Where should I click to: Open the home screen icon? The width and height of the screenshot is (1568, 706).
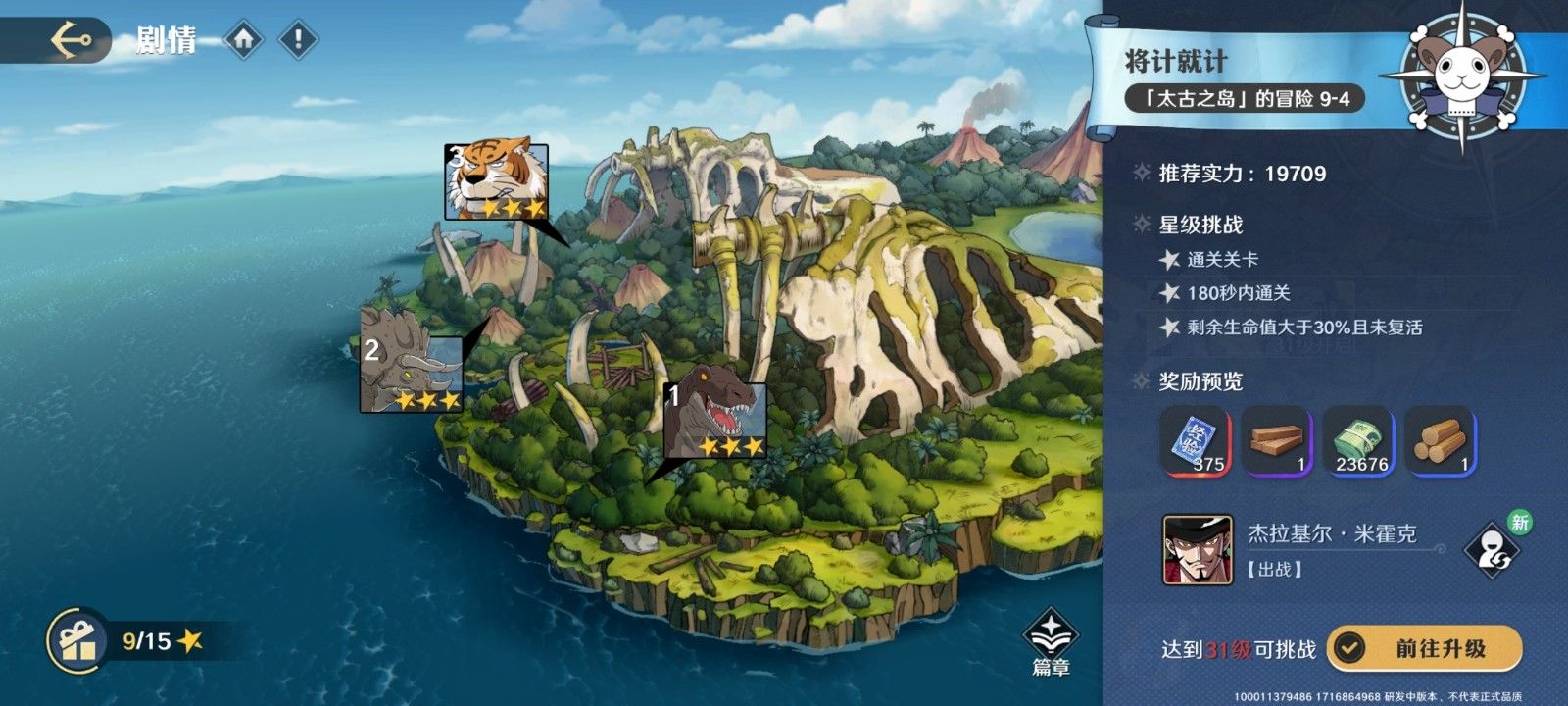245,40
